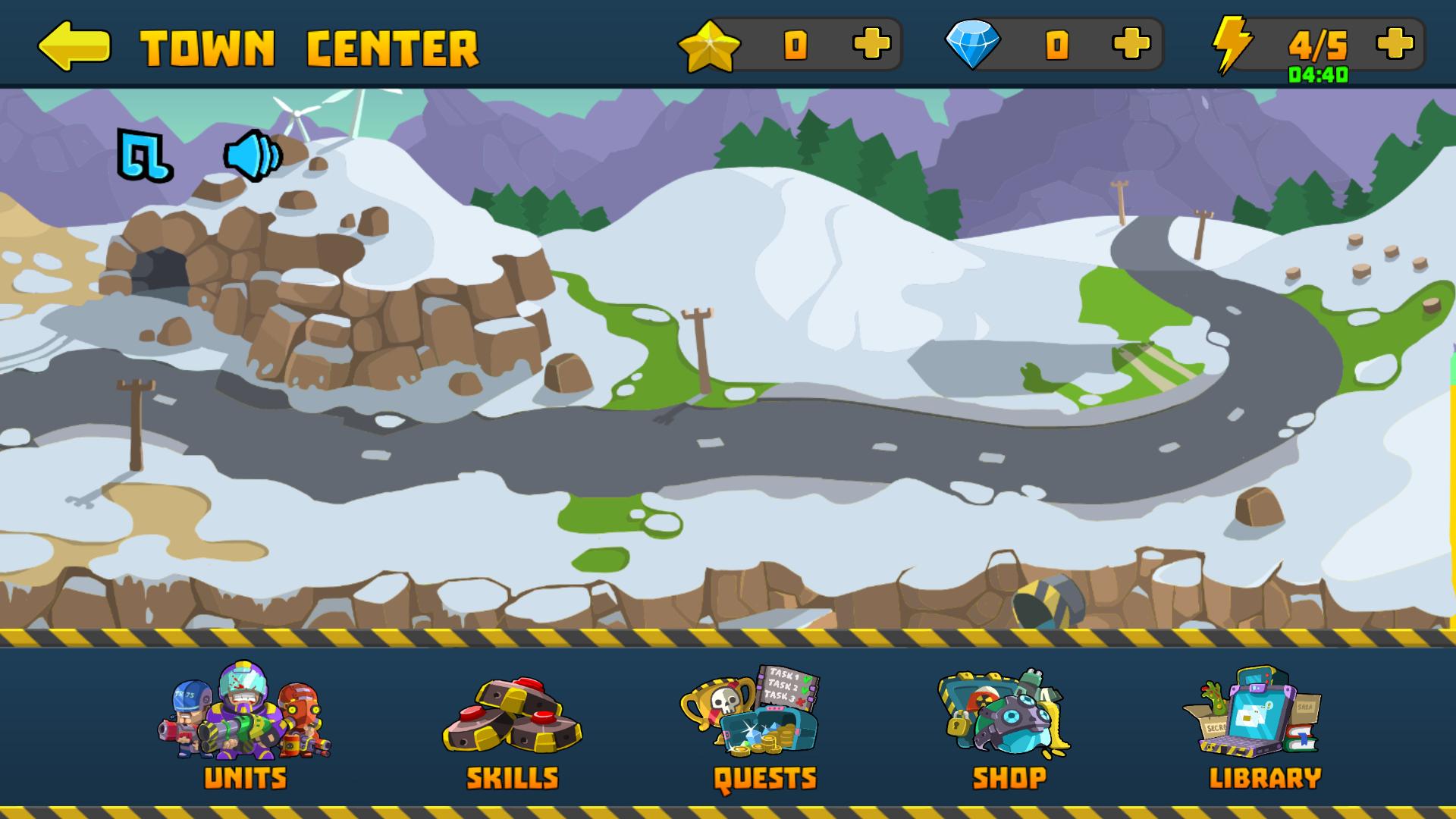This screenshot has height=819, width=1456.
Task: Click the Town Center title
Action: point(311,47)
